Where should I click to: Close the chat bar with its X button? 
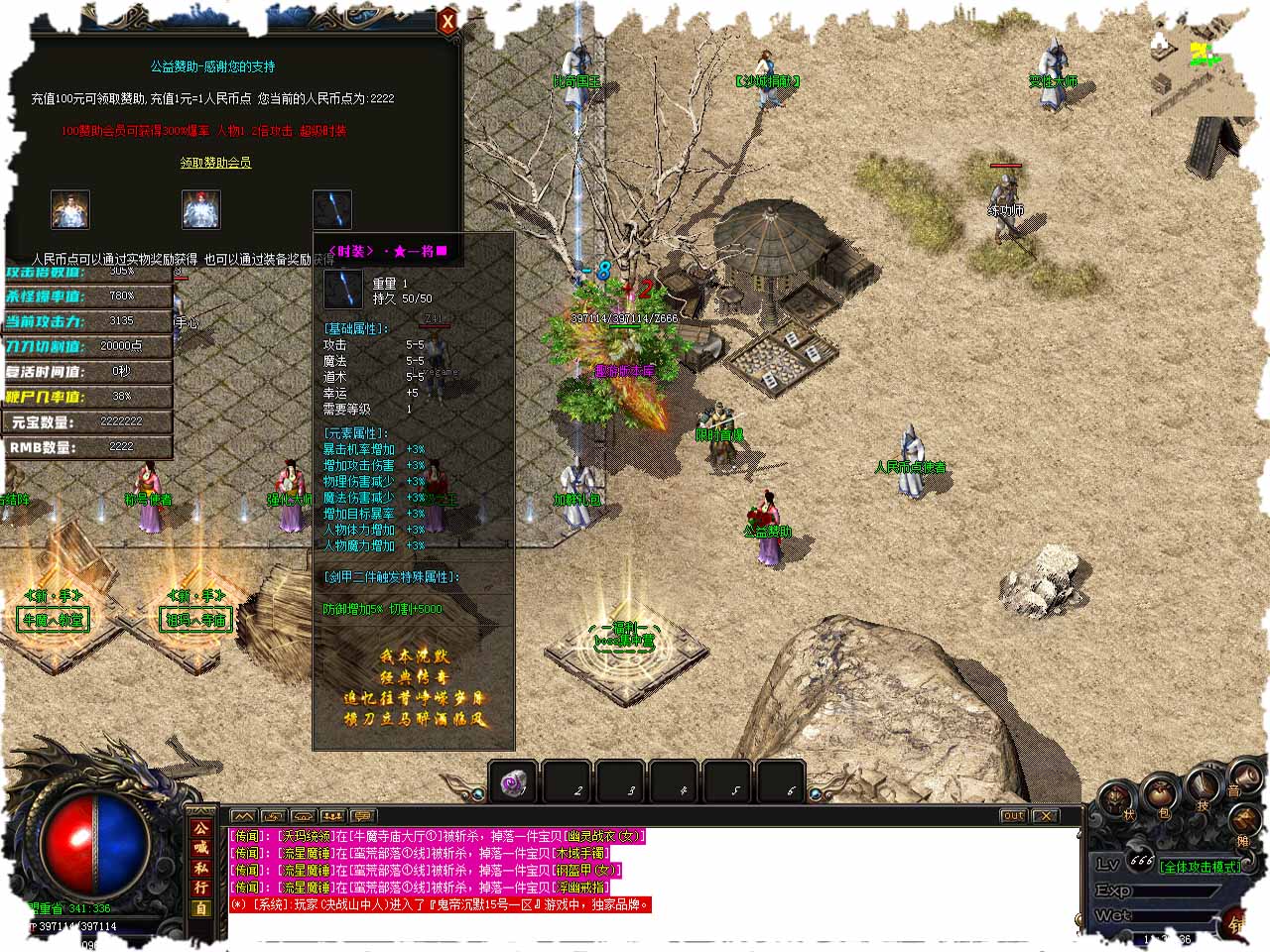tap(1045, 816)
